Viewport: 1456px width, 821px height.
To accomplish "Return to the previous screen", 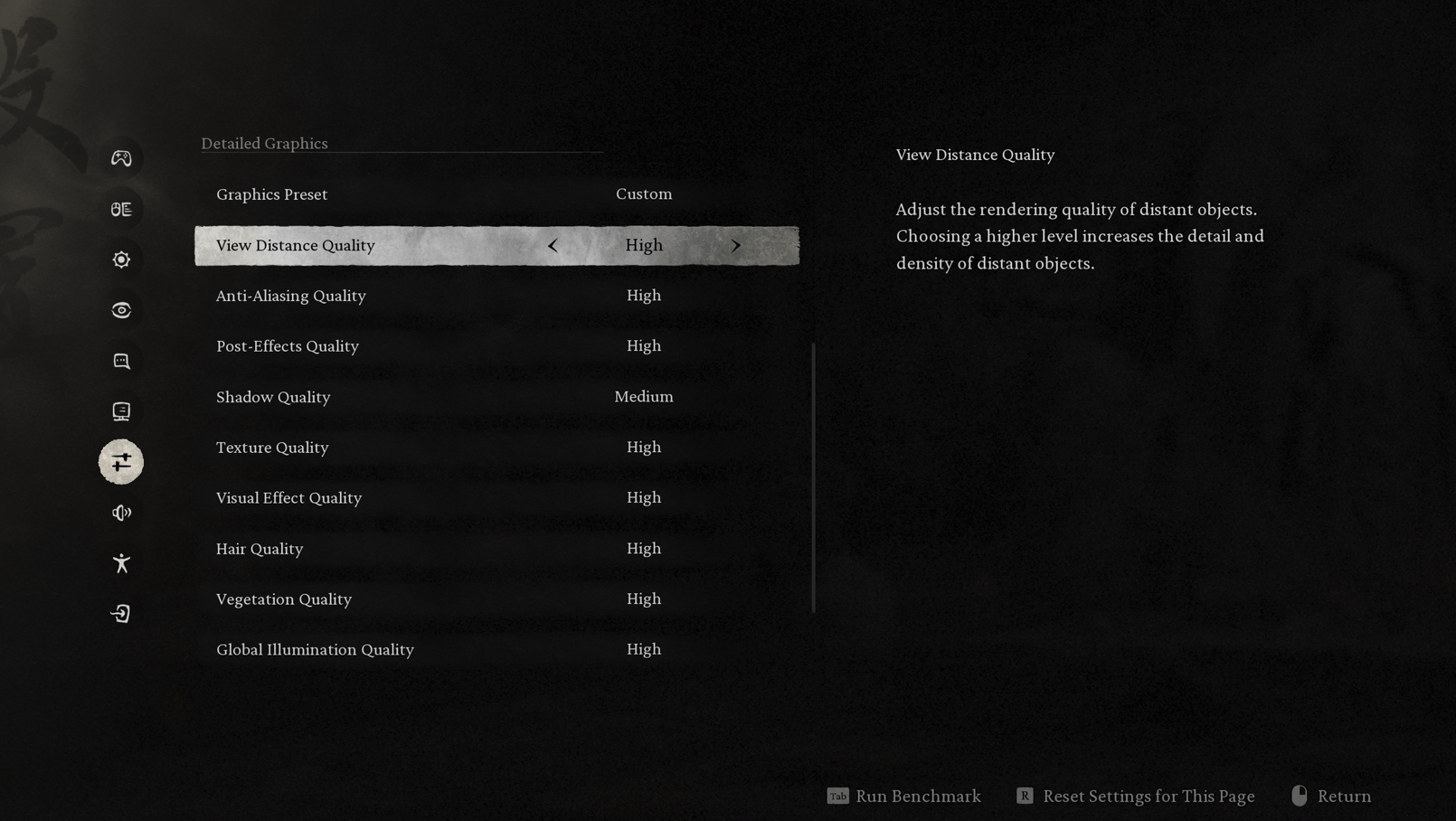I will pyautogui.click(x=1332, y=796).
